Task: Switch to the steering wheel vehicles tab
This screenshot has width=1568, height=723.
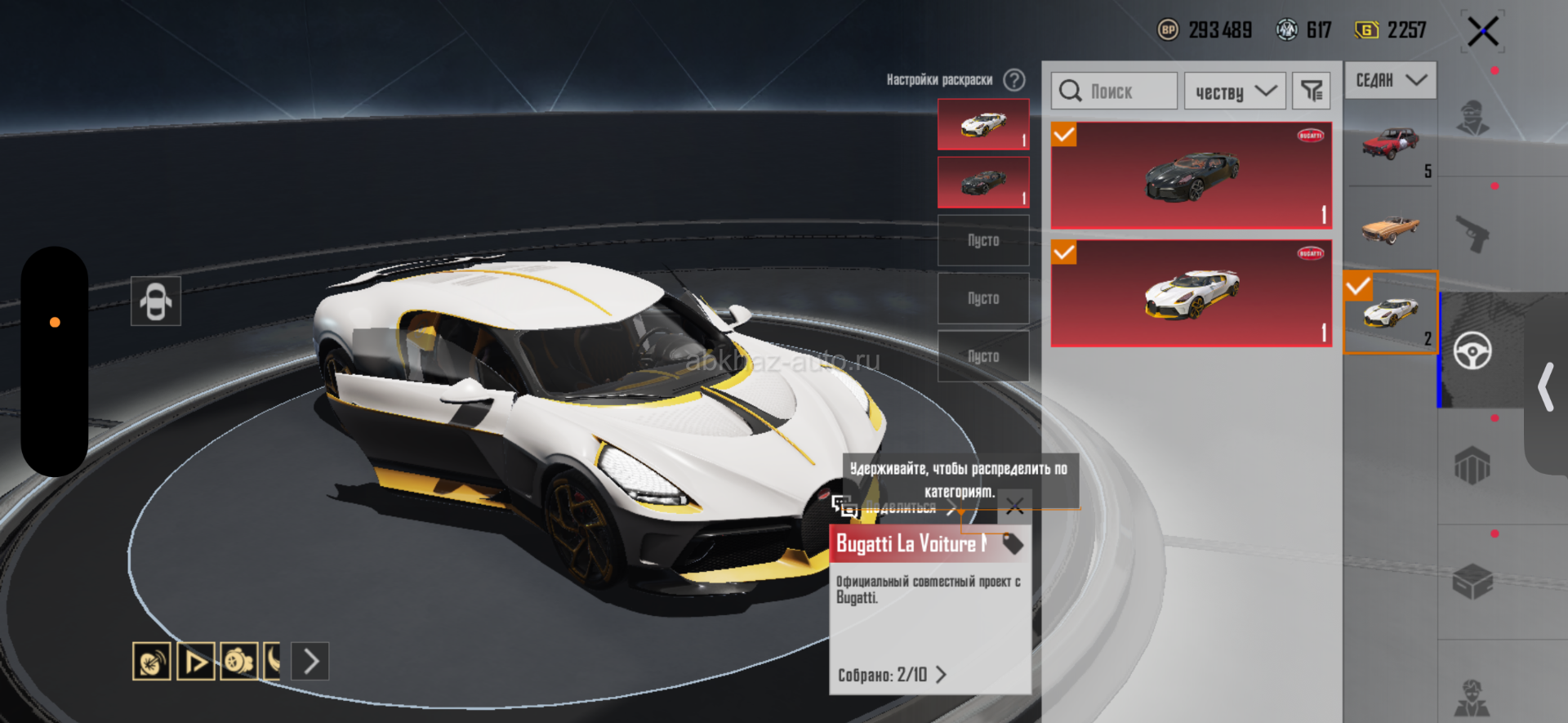Action: (1472, 351)
